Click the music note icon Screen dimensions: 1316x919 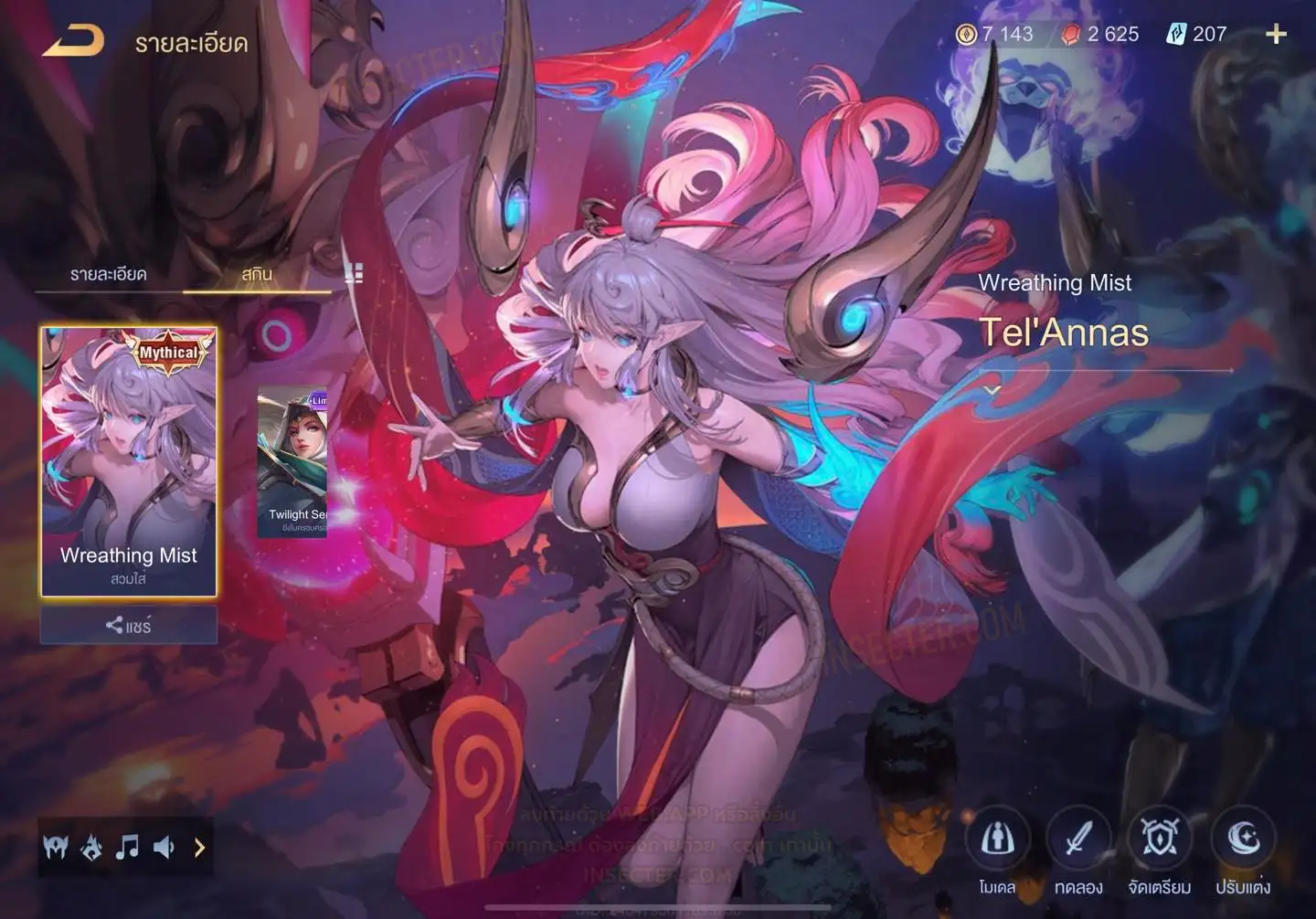[x=127, y=848]
